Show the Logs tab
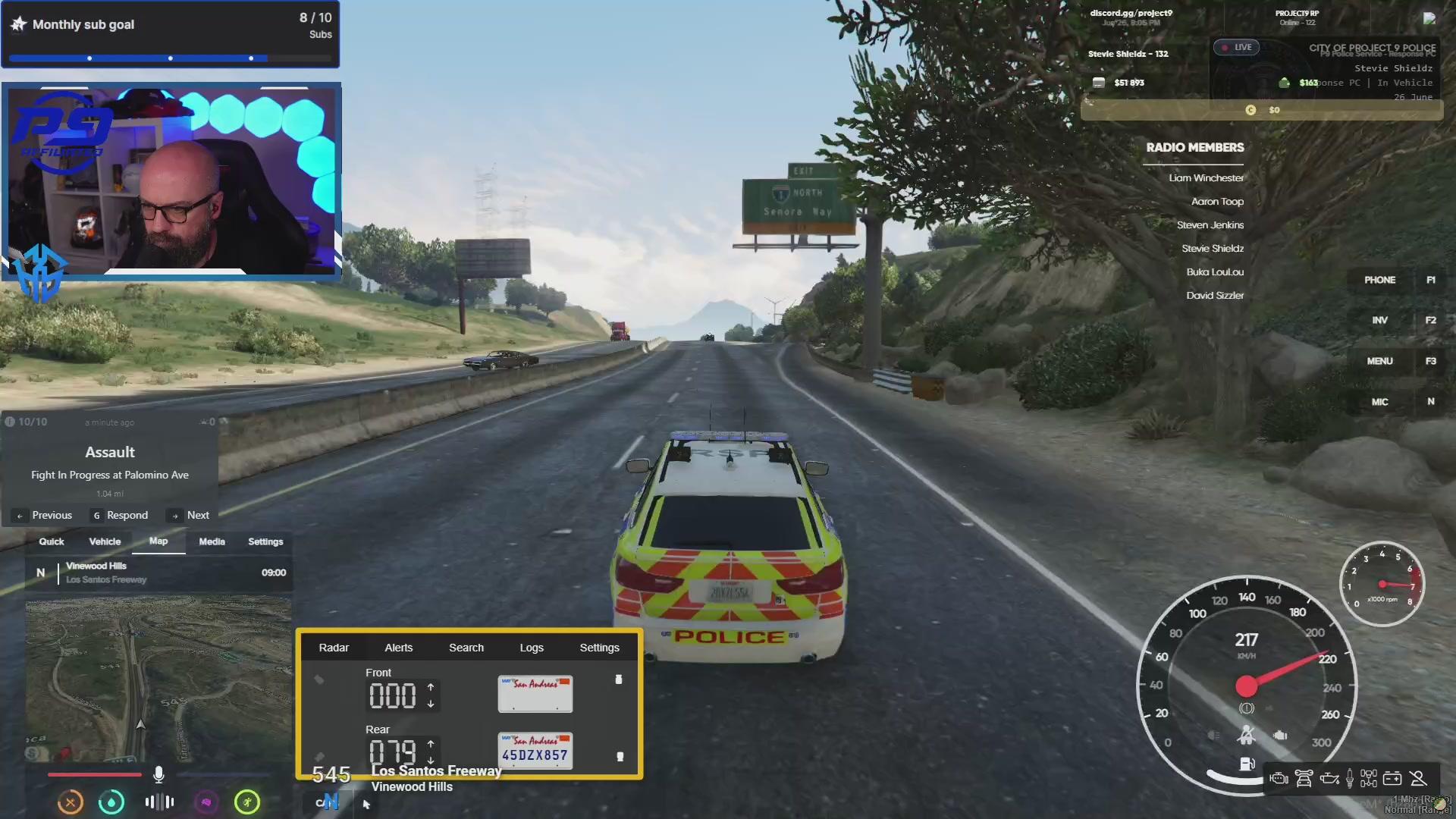This screenshot has height=819, width=1456. click(532, 648)
